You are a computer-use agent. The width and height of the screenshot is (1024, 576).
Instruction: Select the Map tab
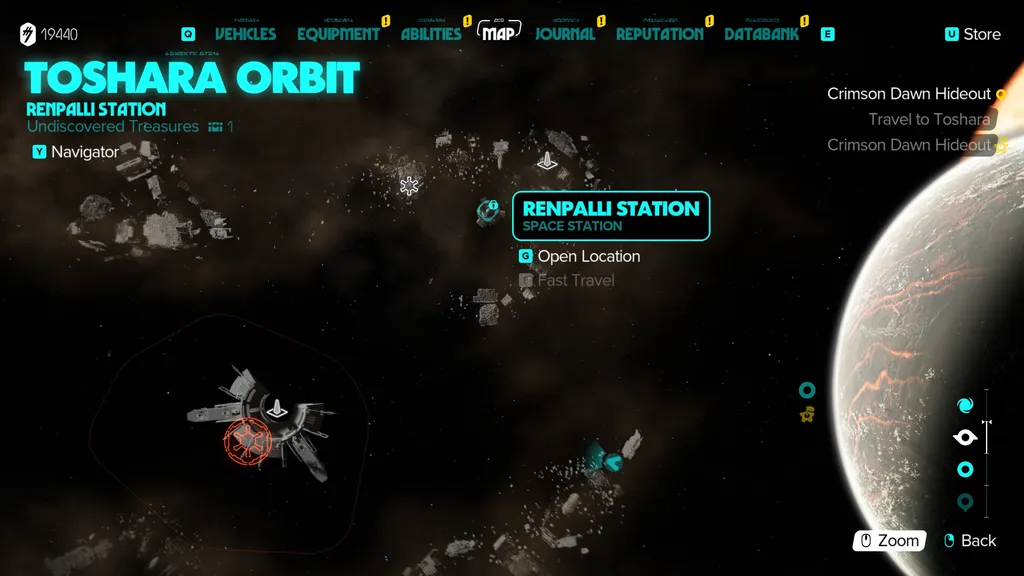[500, 33]
